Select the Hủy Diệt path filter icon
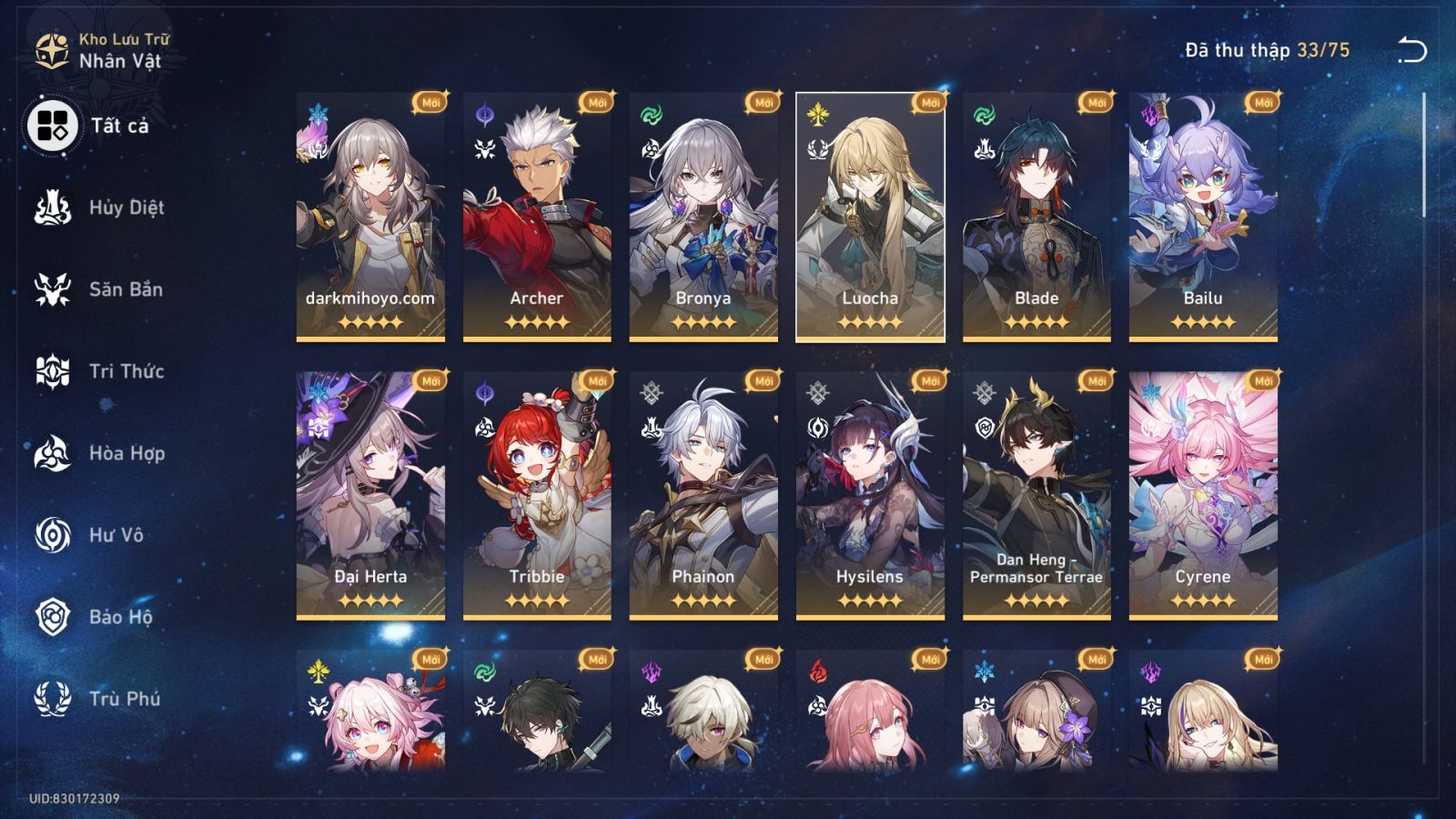The image size is (1456, 819). pos(52,207)
